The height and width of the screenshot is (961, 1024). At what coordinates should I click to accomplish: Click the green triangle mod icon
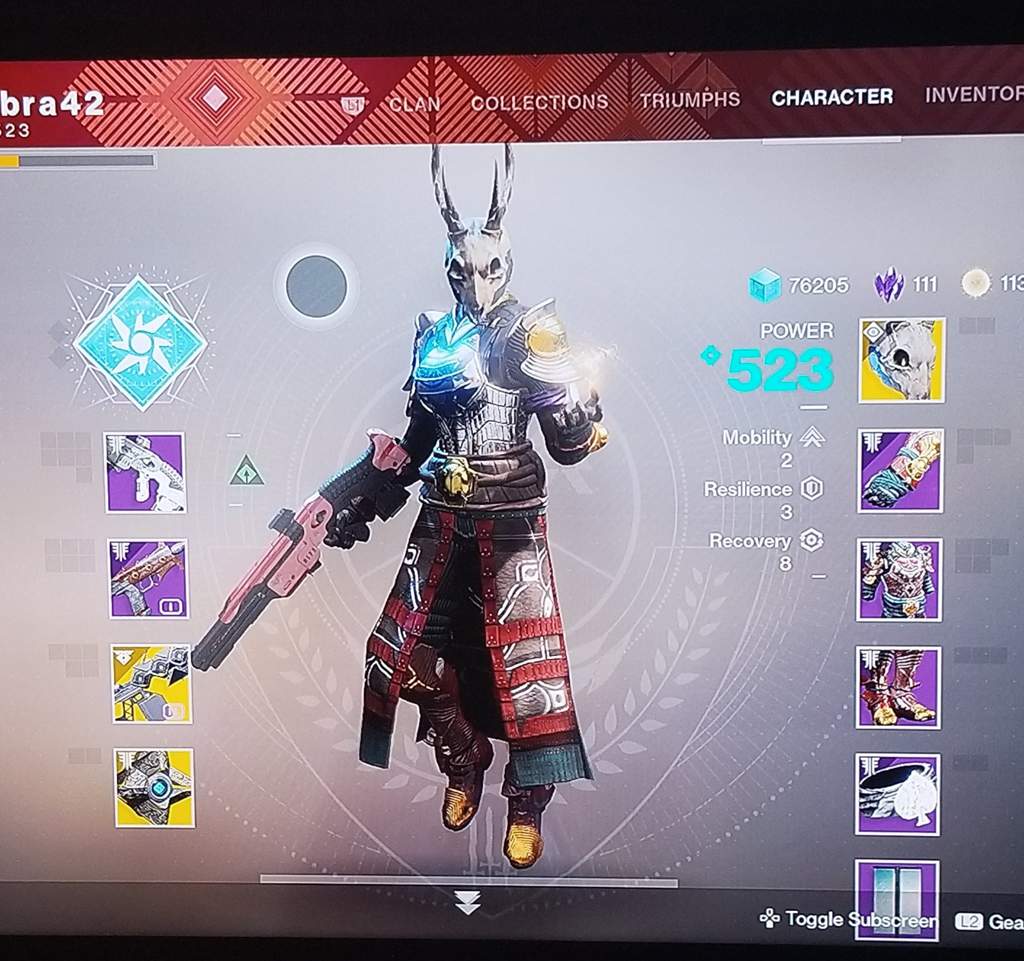click(246, 470)
